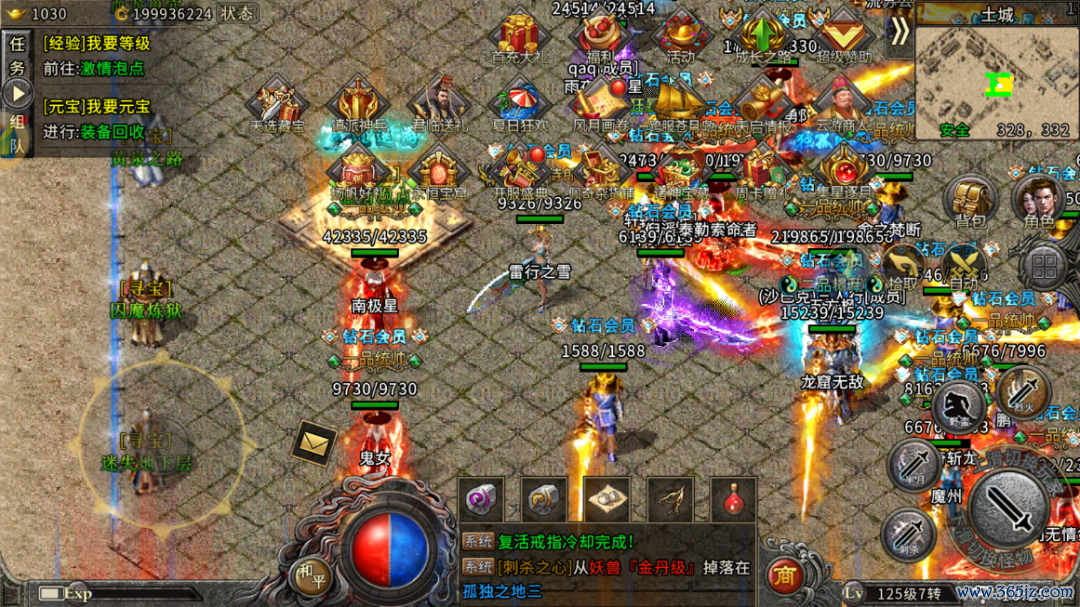Switch to the 任务 quest tab
Screen dimensions: 1080x607
coord(17,57)
